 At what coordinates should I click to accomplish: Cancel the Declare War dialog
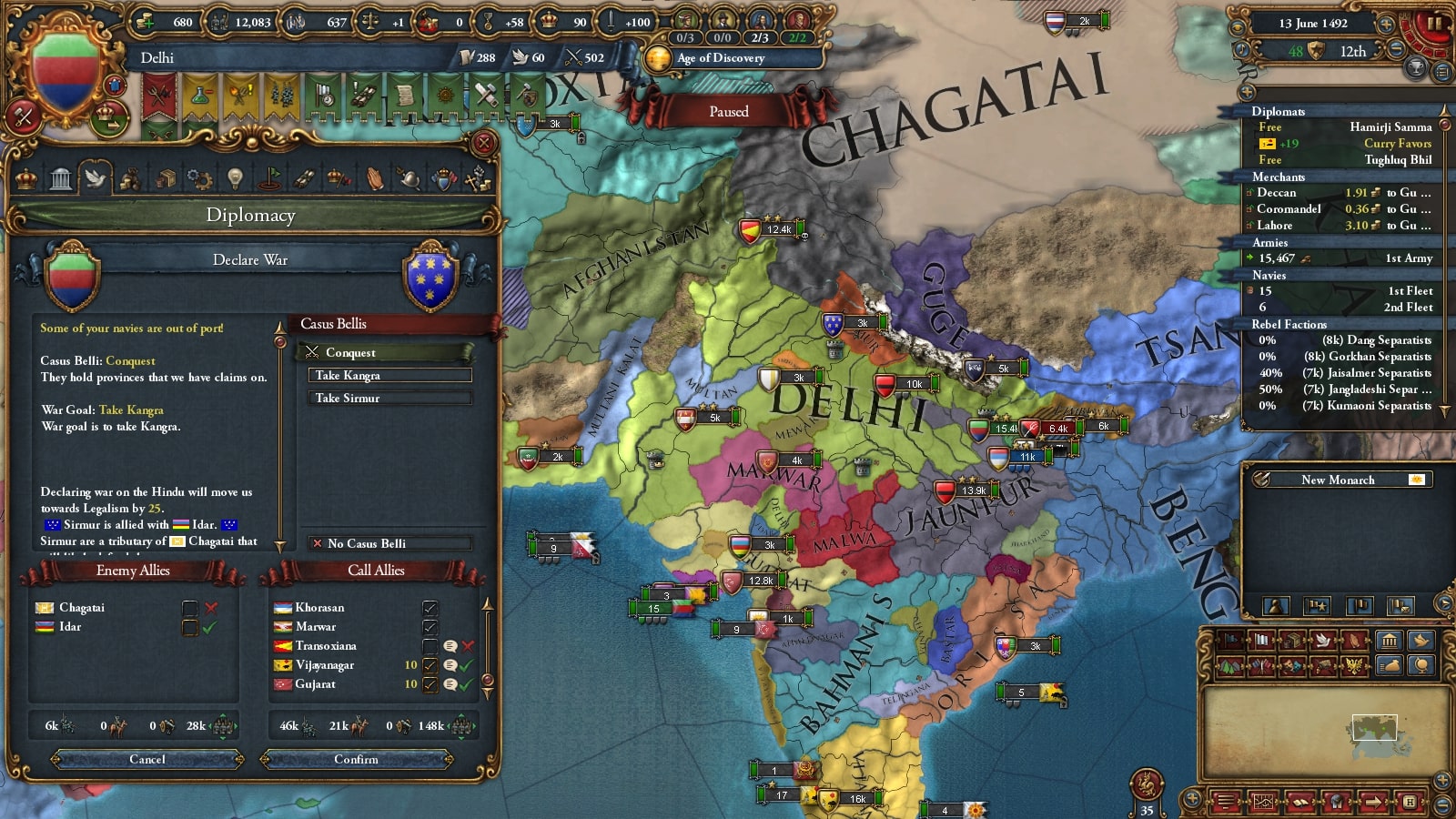(147, 759)
